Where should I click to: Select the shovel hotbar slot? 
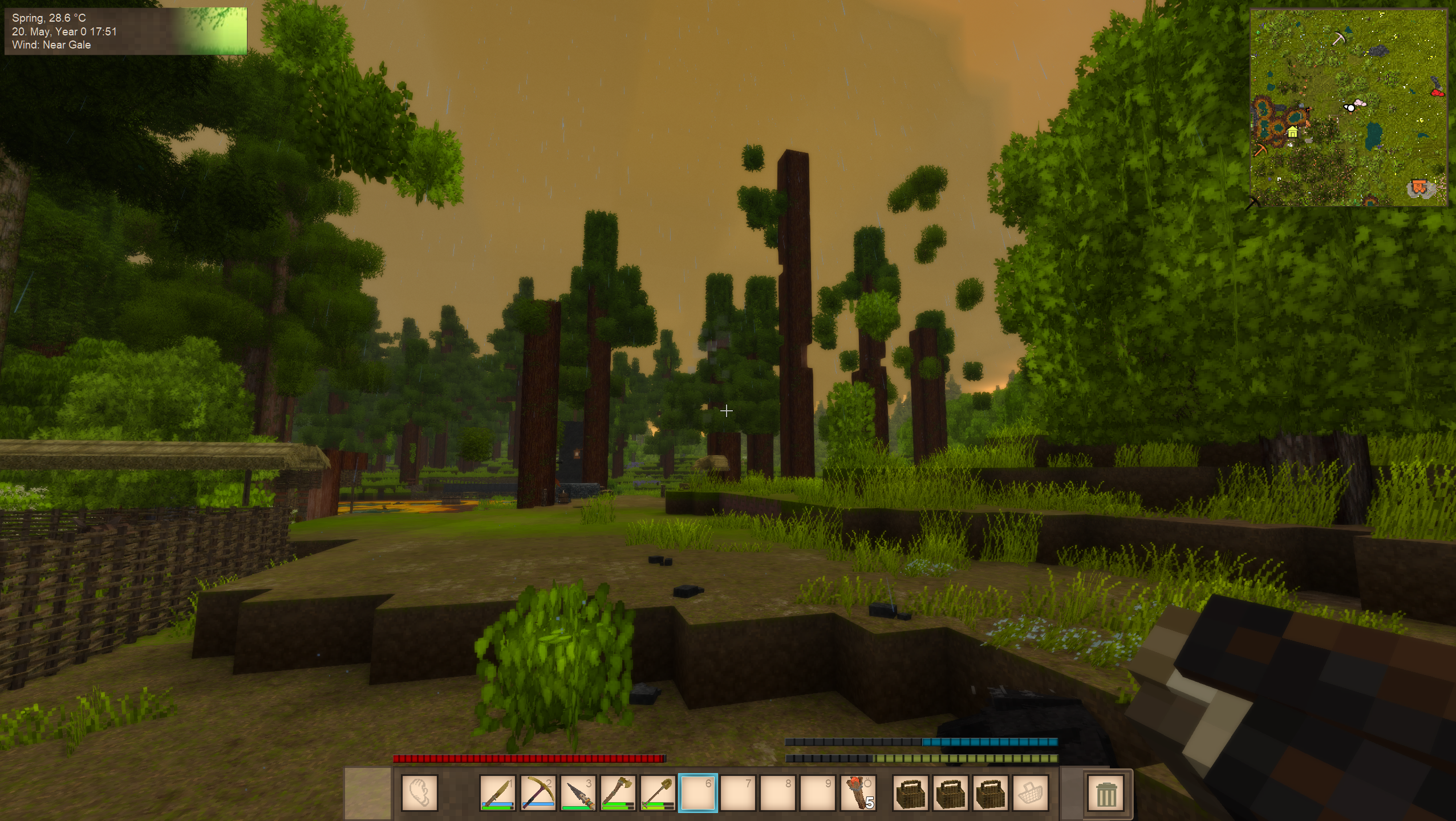point(658,792)
